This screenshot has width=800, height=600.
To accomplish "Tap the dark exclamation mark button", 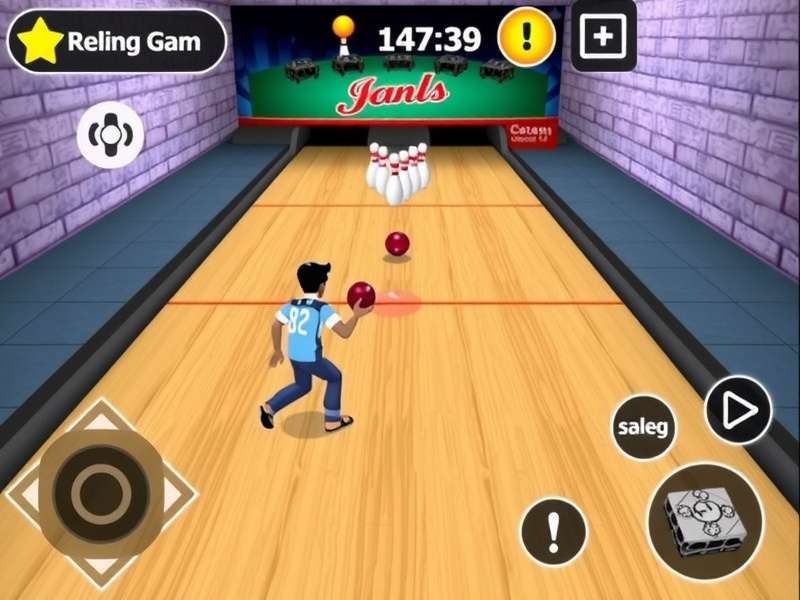I will (553, 530).
